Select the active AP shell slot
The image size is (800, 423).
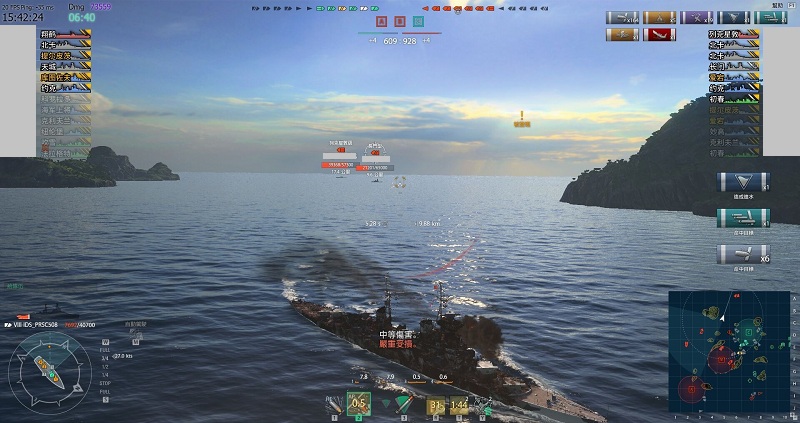pos(359,404)
